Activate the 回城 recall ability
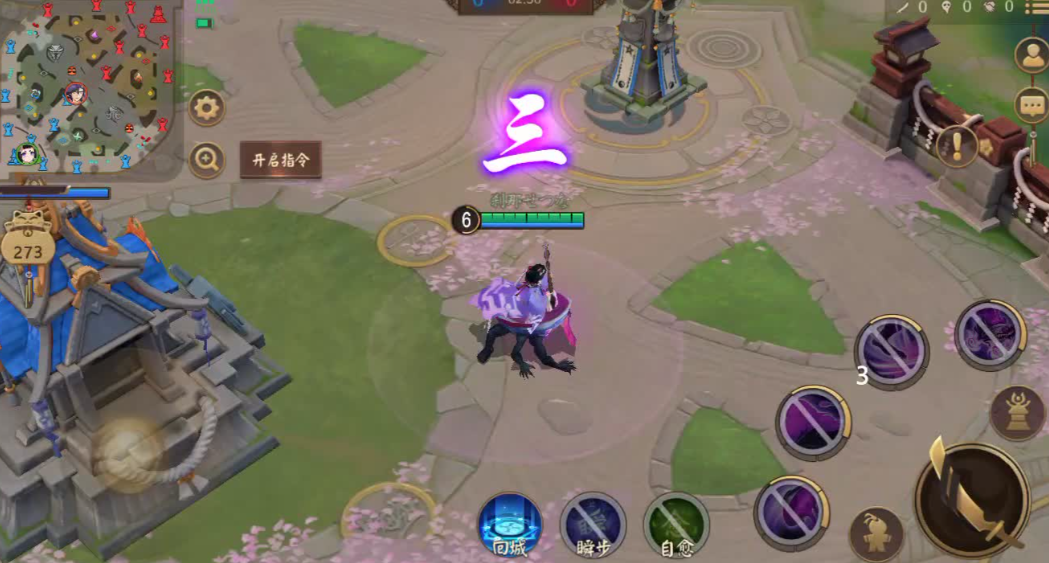 tap(510, 526)
